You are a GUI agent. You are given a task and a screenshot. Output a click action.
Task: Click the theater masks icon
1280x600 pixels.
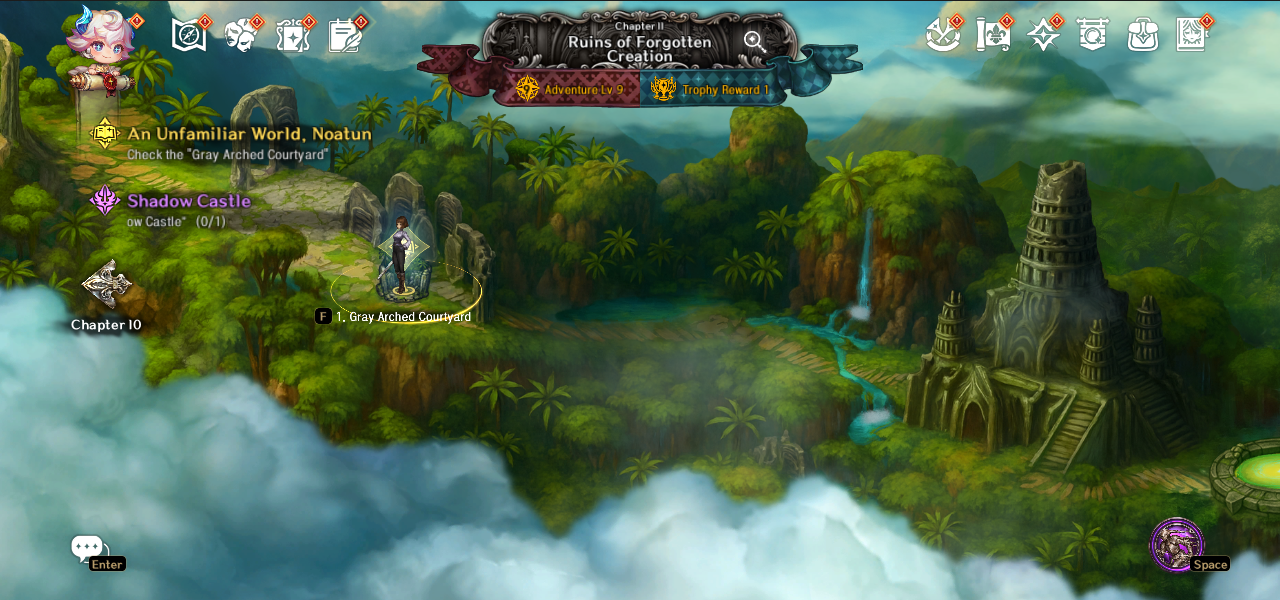[x=241, y=35]
